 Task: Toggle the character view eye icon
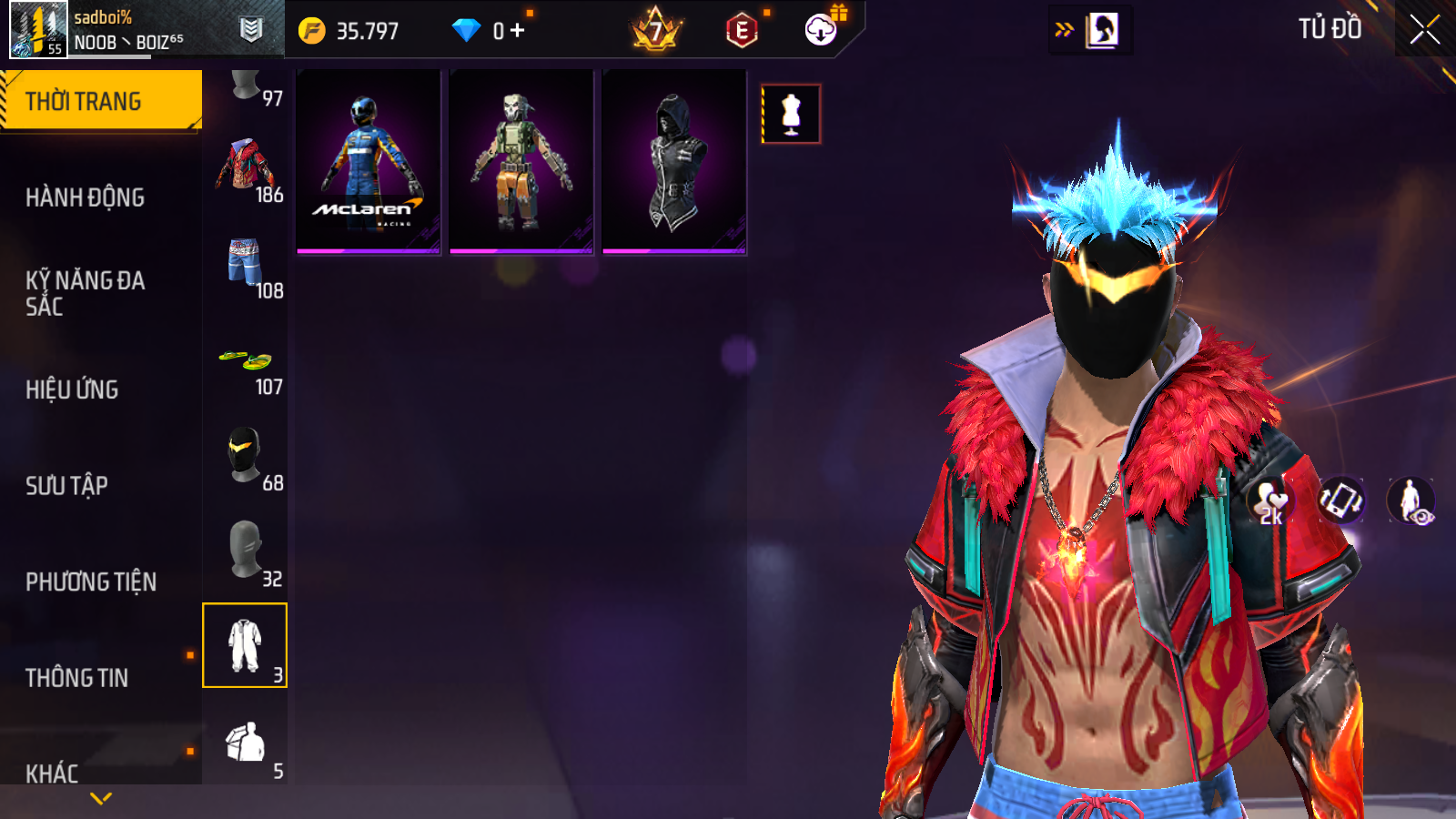pyautogui.click(x=1410, y=501)
